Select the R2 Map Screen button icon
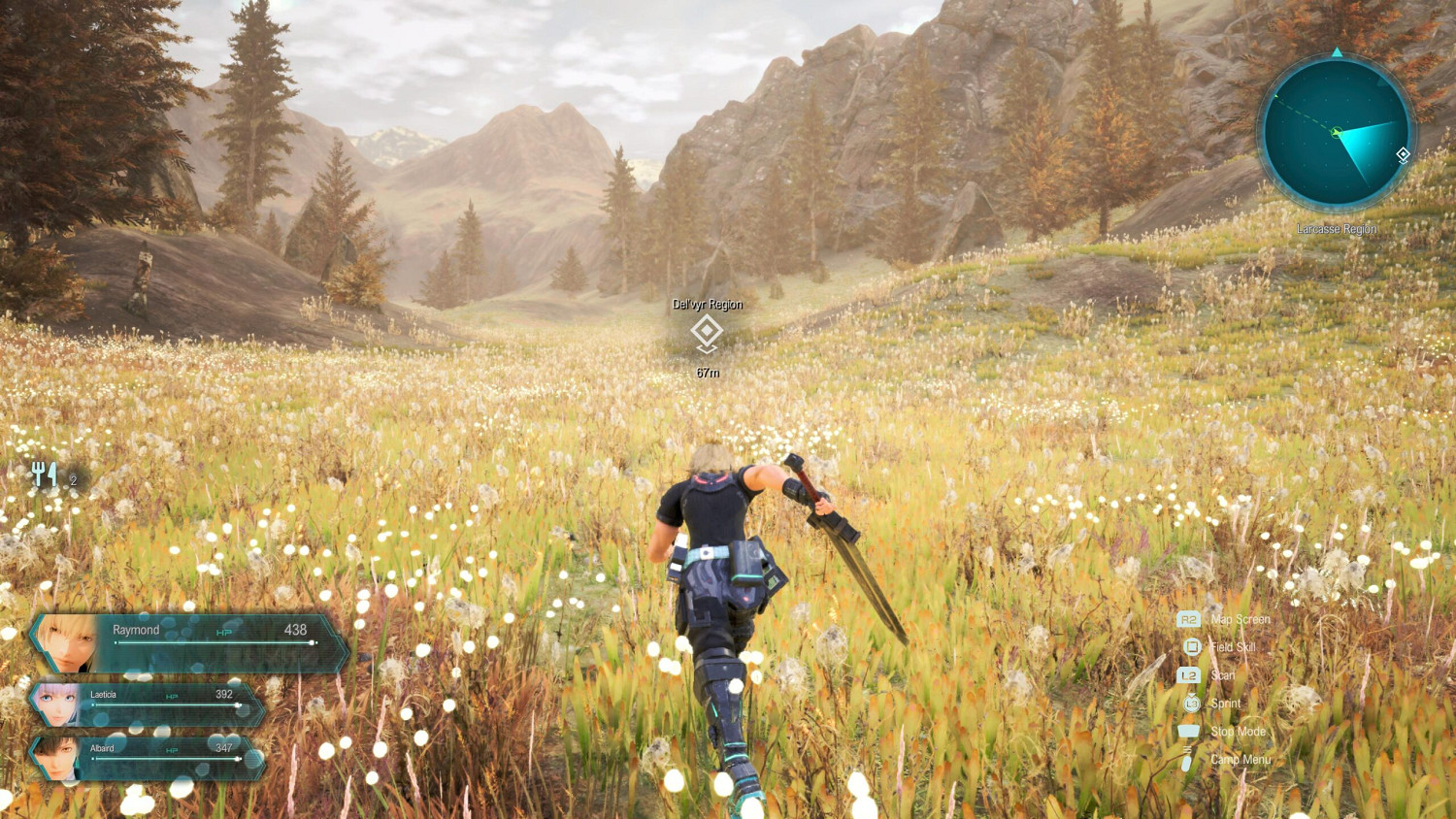 point(1188,618)
